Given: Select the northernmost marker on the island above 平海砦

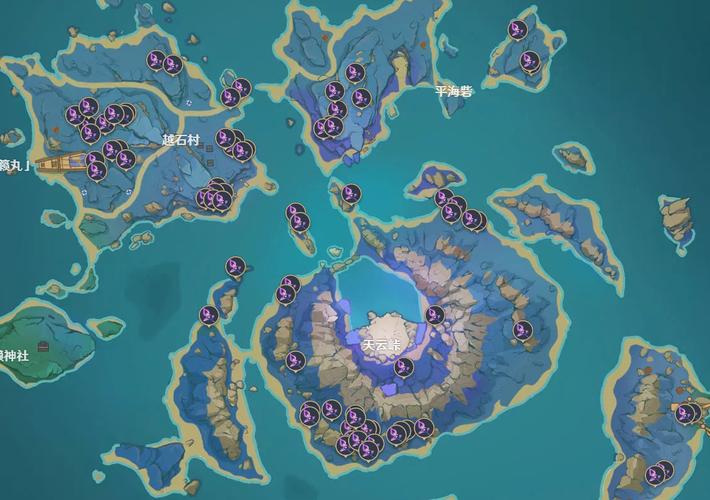Looking at the screenshot, I should [518, 30].
